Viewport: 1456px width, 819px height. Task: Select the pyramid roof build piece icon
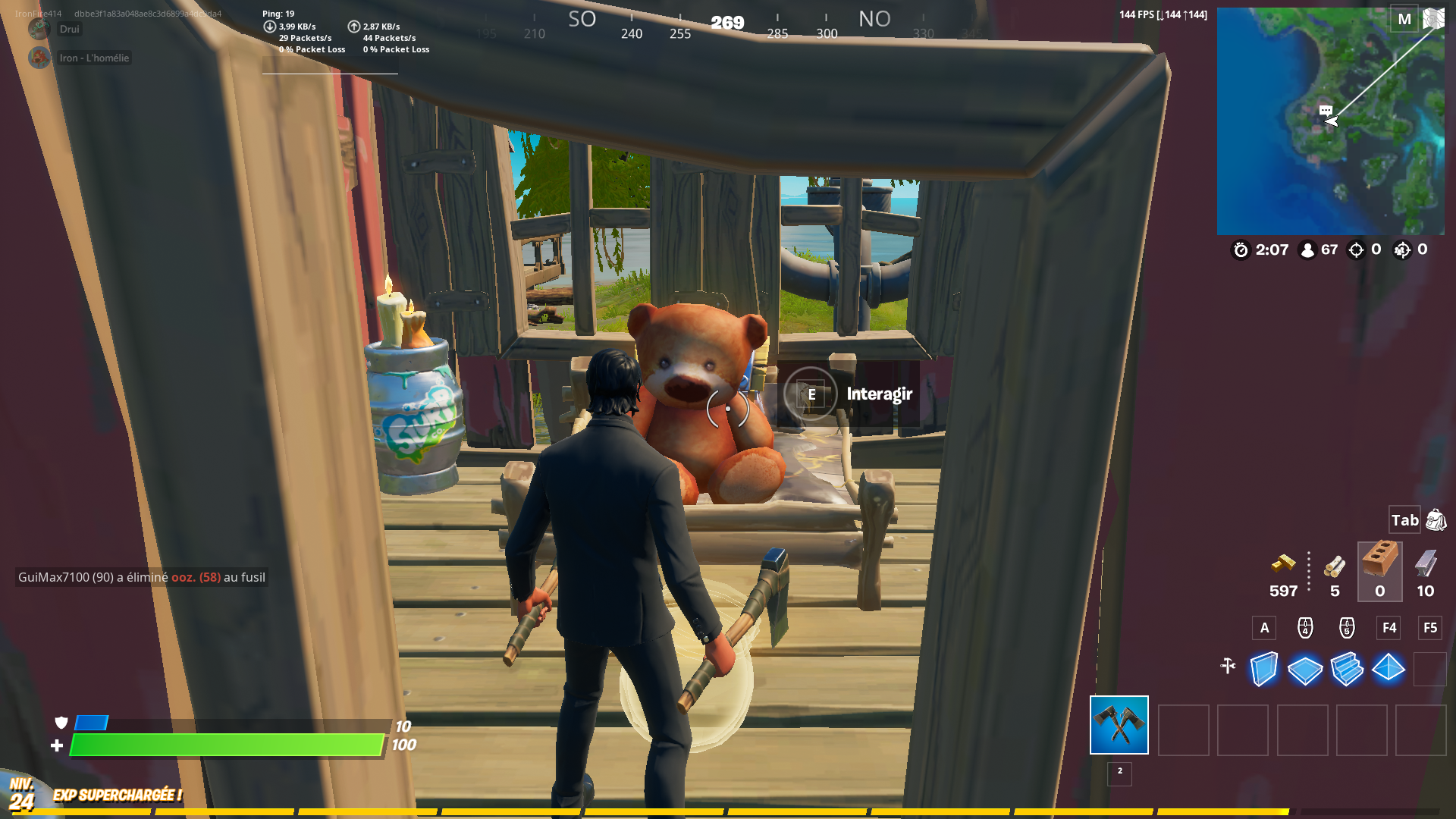(1389, 669)
